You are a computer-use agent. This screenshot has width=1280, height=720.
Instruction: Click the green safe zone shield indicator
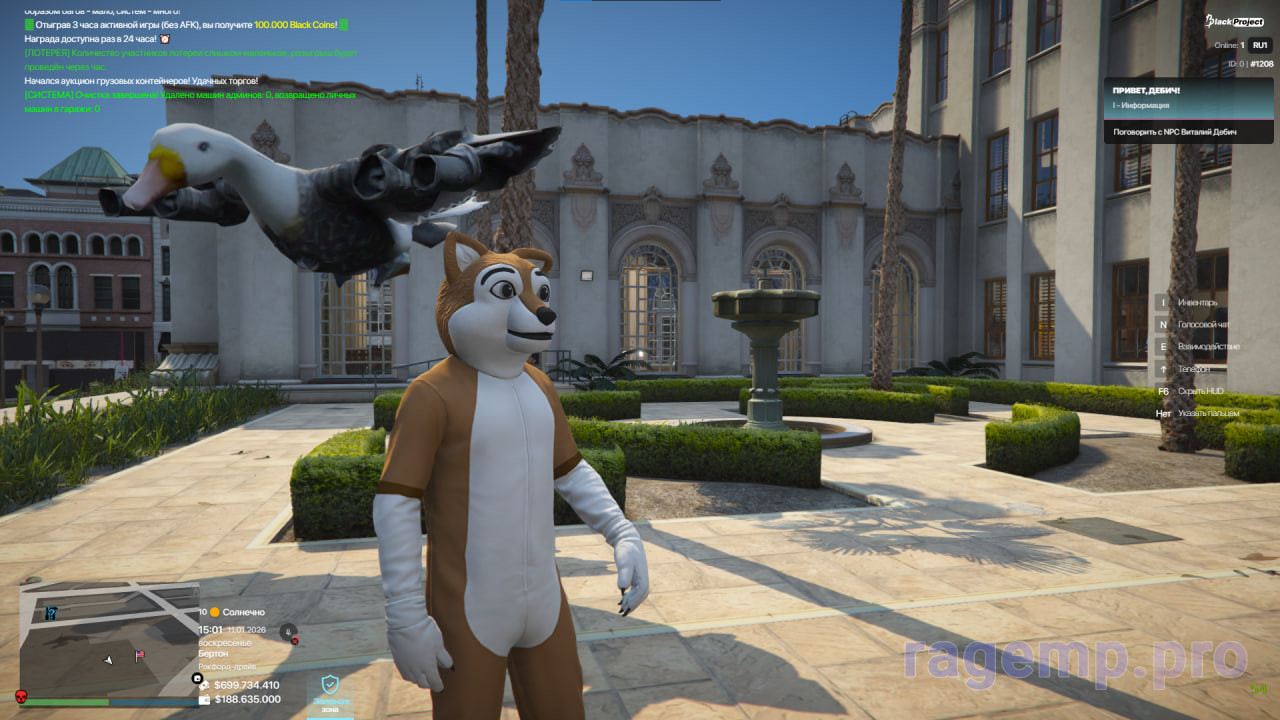(x=330, y=686)
